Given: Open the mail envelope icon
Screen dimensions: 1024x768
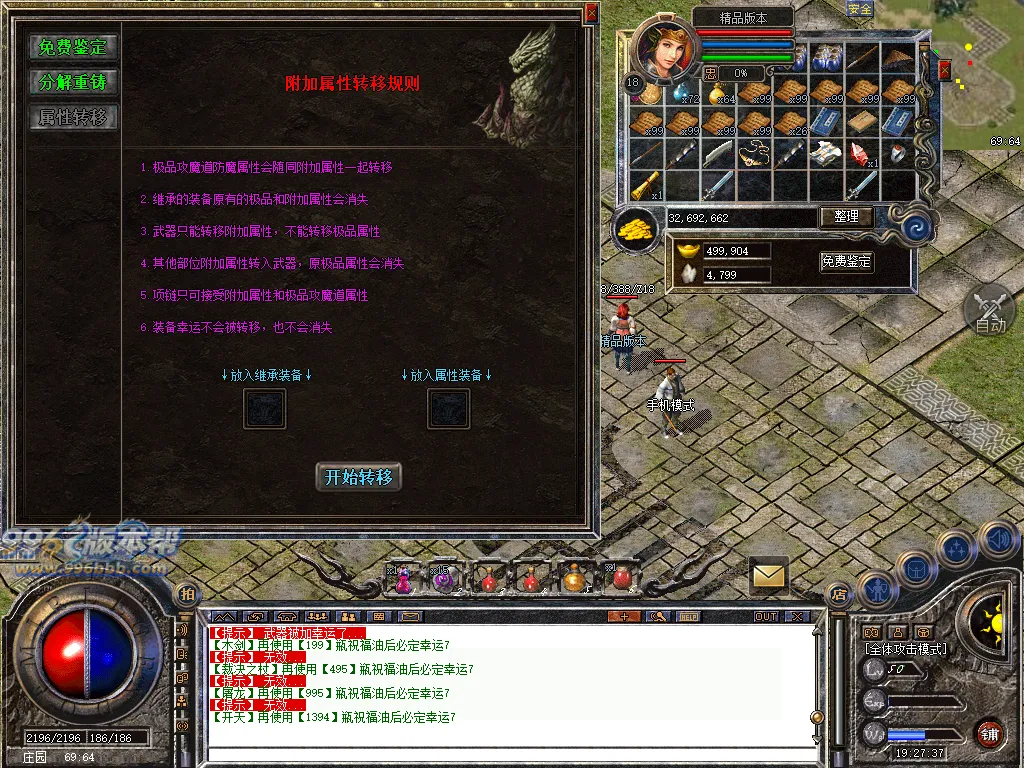Looking at the screenshot, I should pyautogui.click(x=769, y=575).
